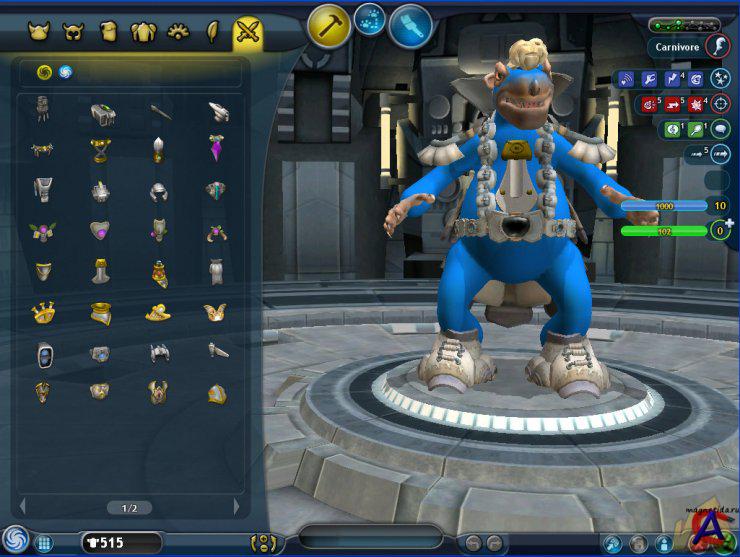The height and width of the screenshot is (557, 740).
Task: Open the paw print test drive mode
Action: coord(370,19)
